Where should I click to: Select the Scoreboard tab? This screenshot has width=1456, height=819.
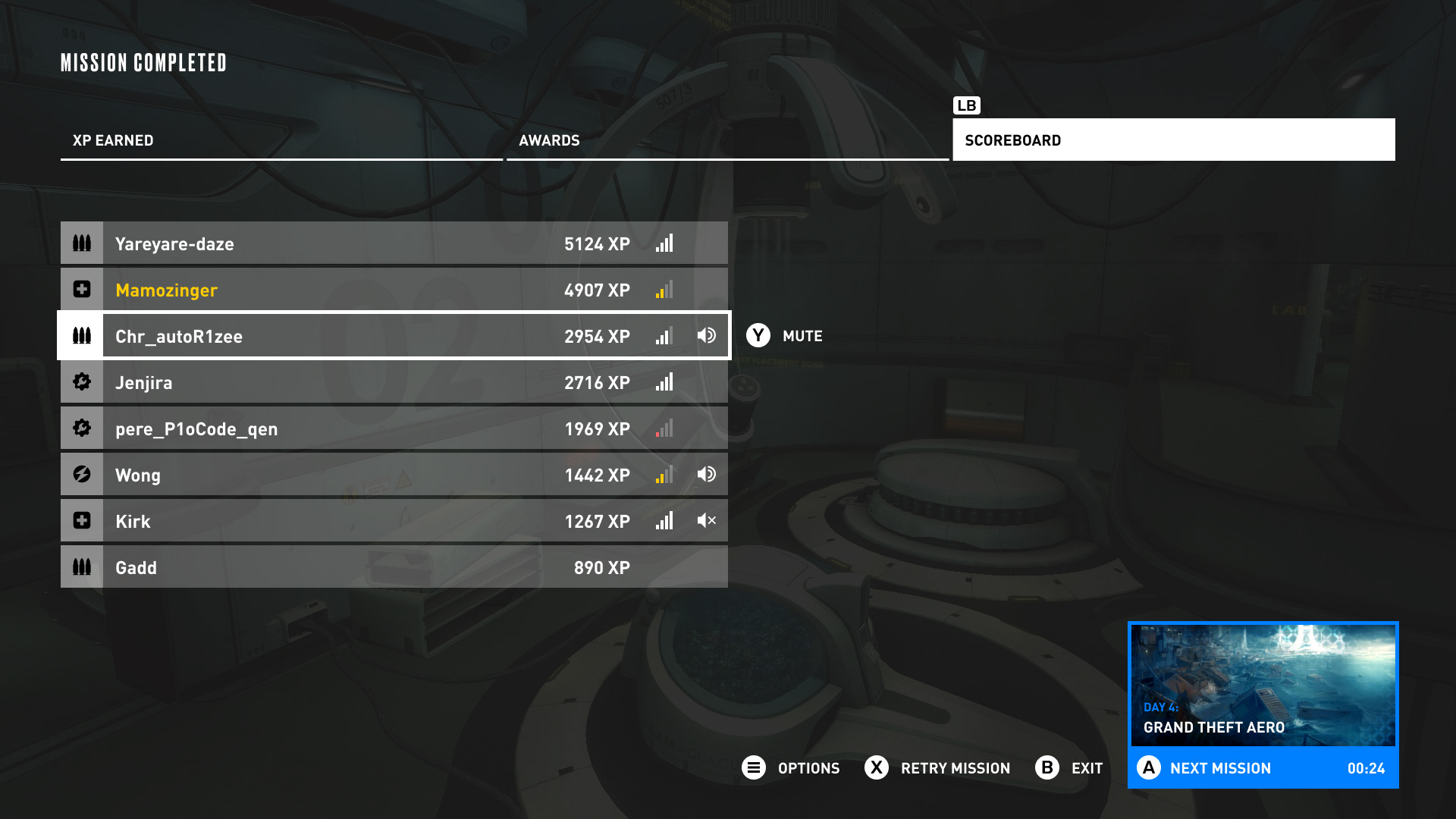(x=1172, y=140)
